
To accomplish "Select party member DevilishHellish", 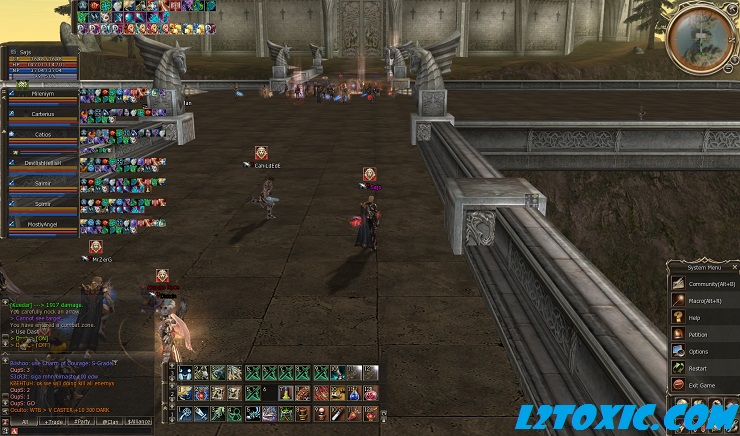I will tap(43, 160).
